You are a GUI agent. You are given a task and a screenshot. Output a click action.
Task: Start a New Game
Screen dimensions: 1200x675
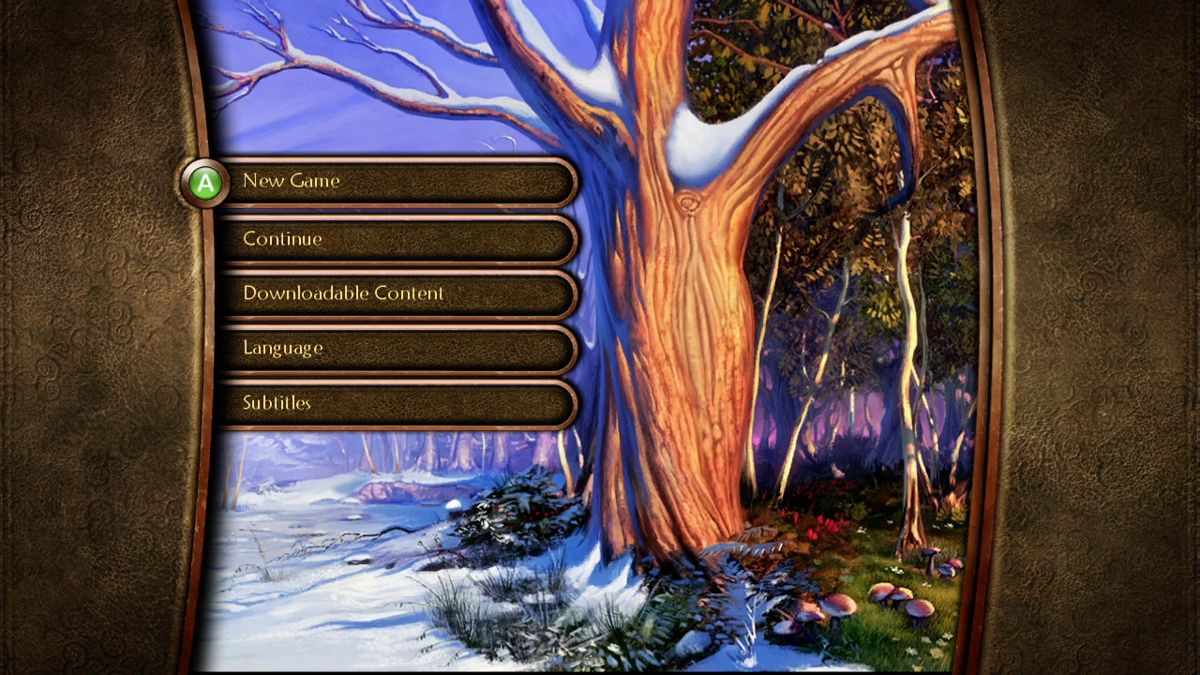point(395,182)
